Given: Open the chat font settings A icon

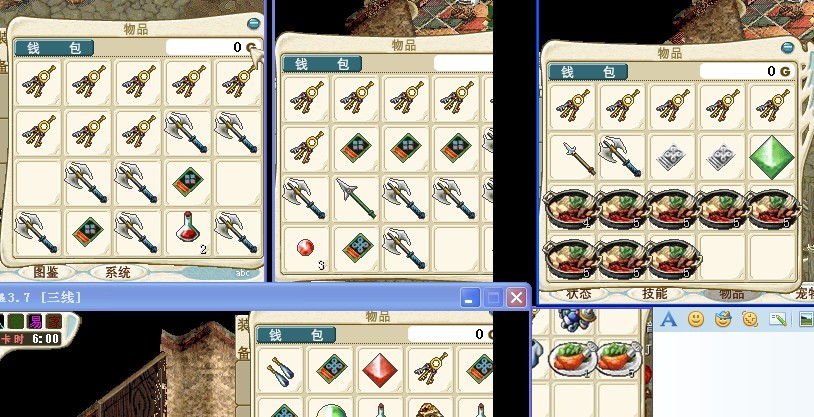Looking at the screenshot, I should 669,320.
